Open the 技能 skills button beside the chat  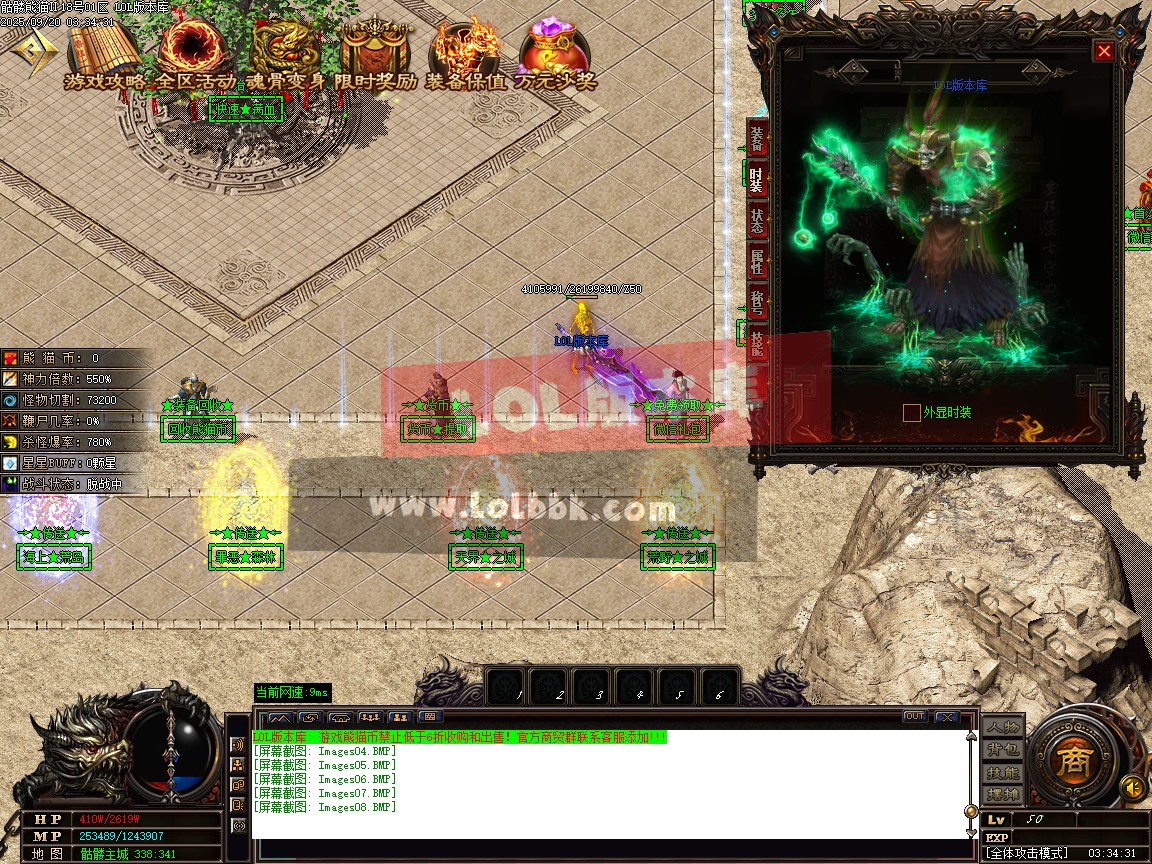coord(1003,772)
